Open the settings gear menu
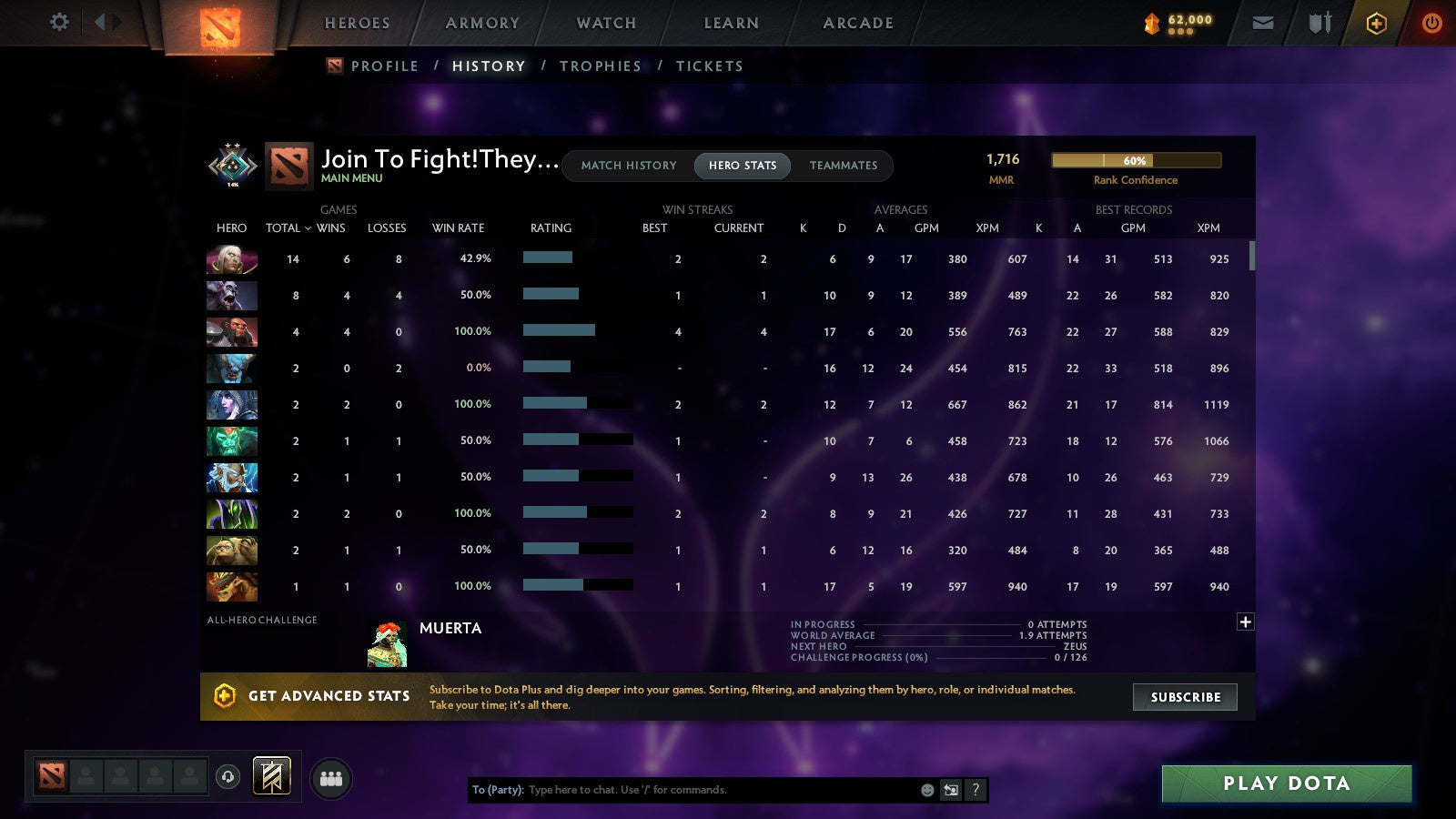This screenshot has height=819, width=1456. point(59,23)
